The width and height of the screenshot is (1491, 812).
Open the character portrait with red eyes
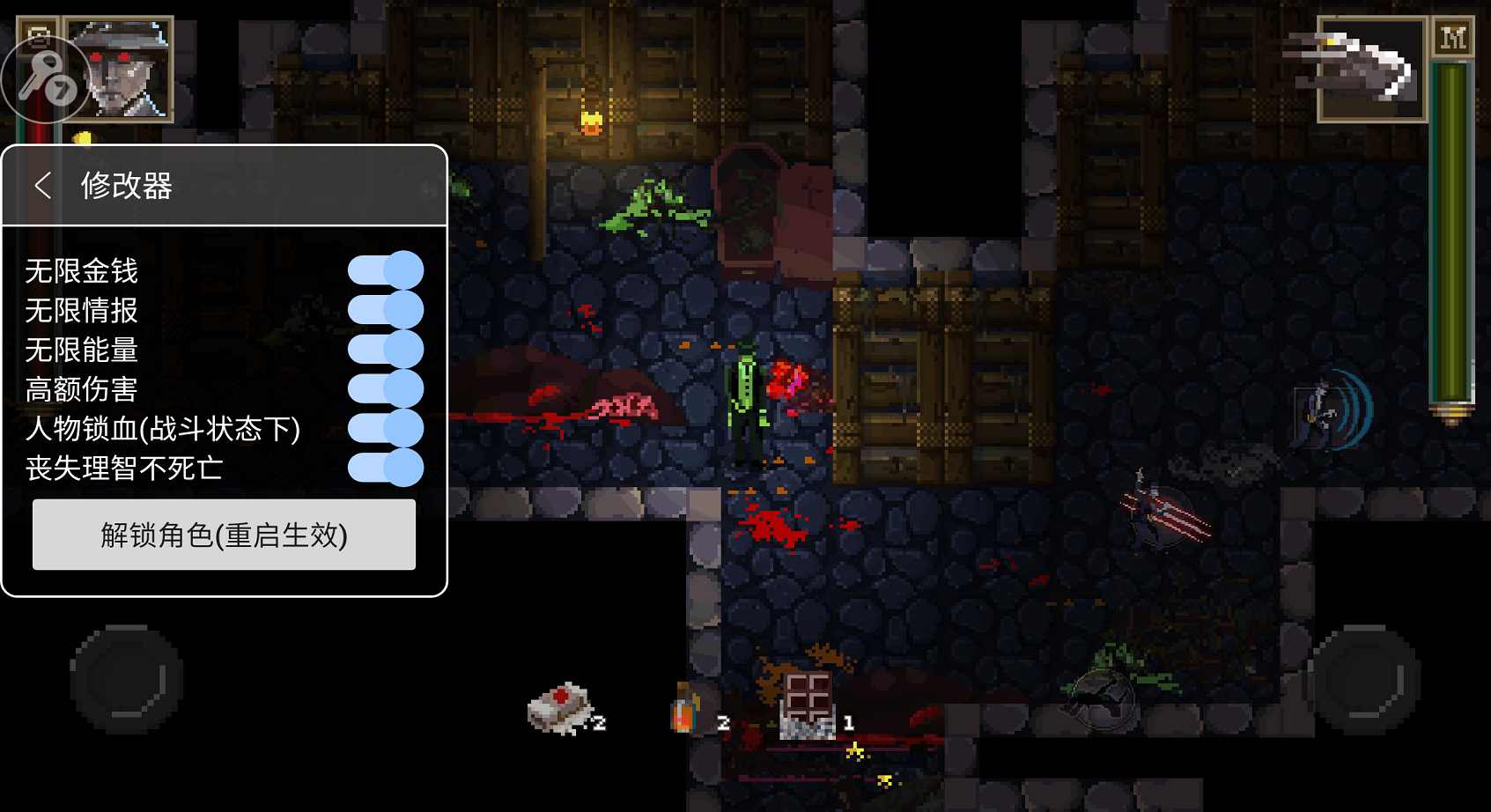[x=121, y=69]
